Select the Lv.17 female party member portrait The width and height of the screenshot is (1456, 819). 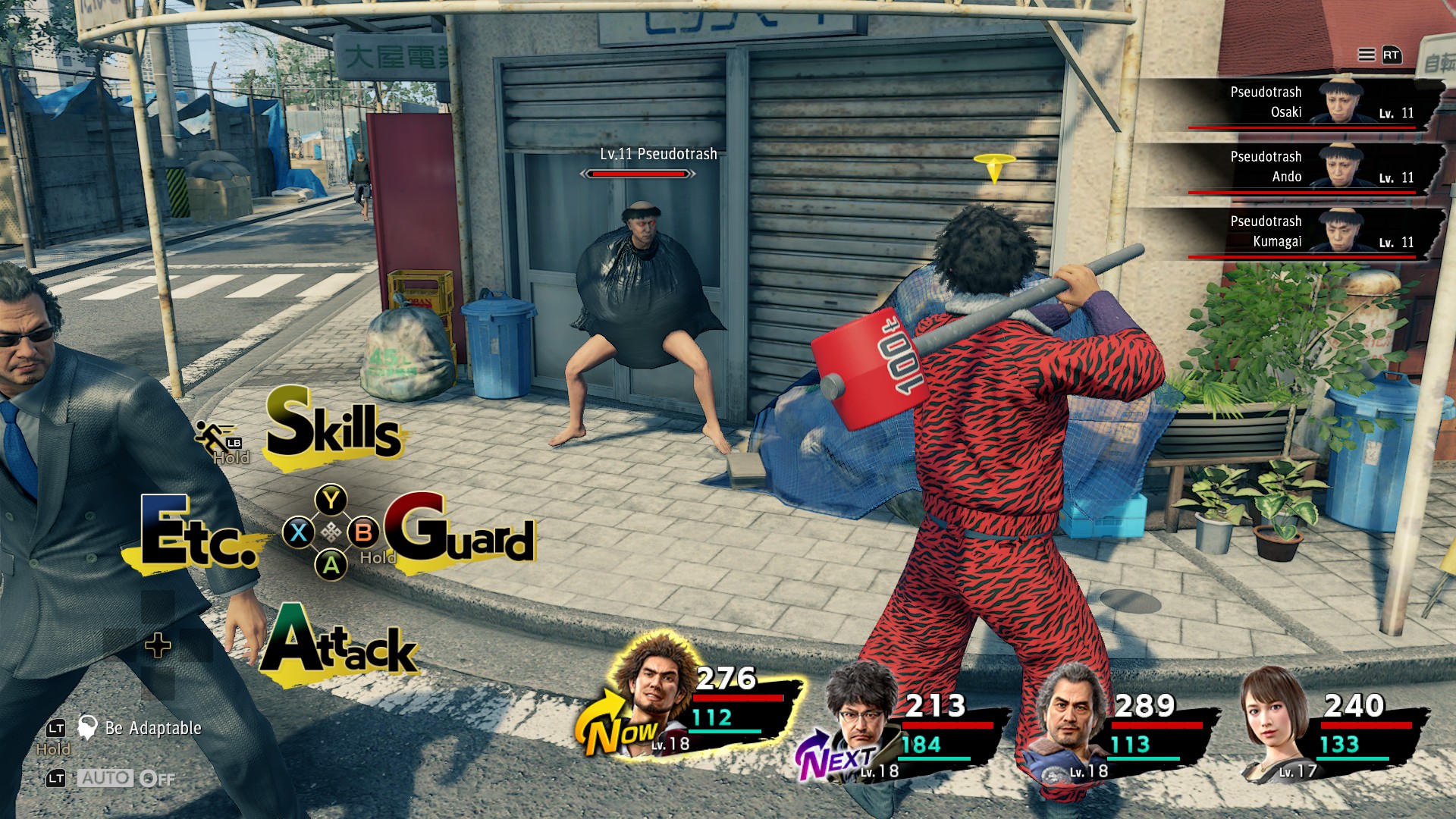pos(1276,718)
